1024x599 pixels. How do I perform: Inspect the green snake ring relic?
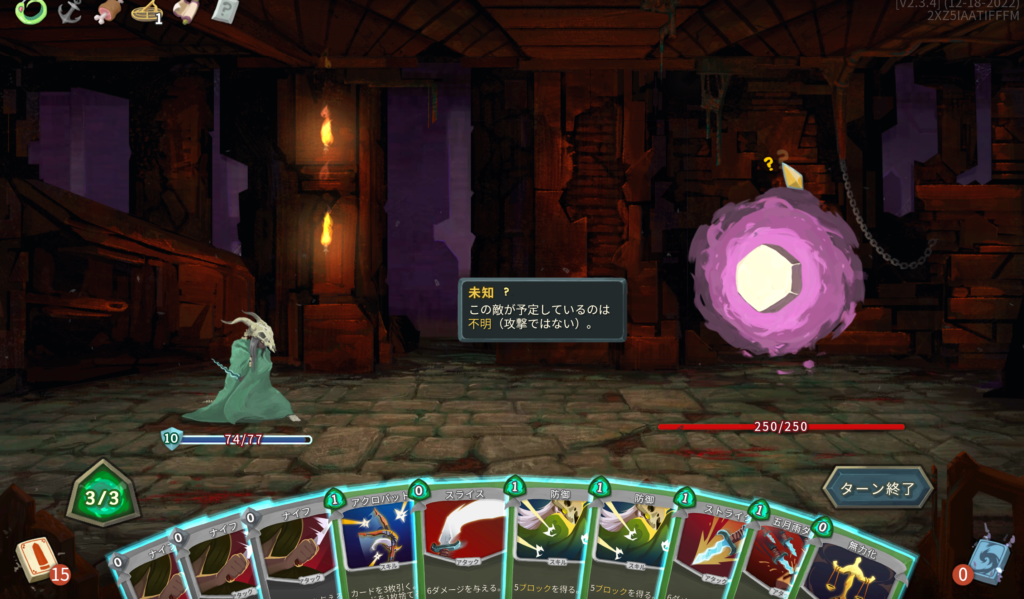tap(30, 11)
